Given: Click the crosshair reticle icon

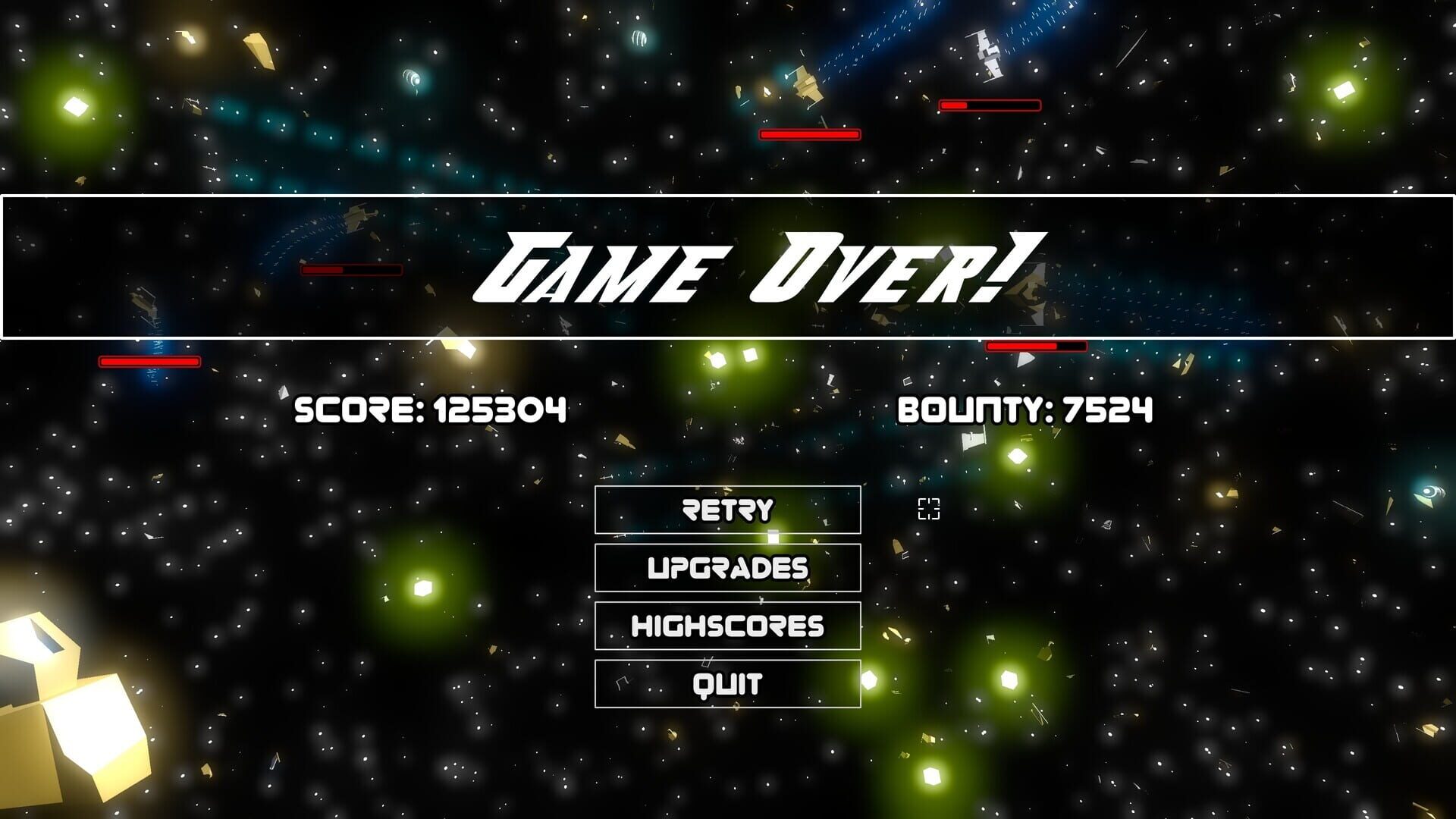Looking at the screenshot, I should [x=928, y=510].
